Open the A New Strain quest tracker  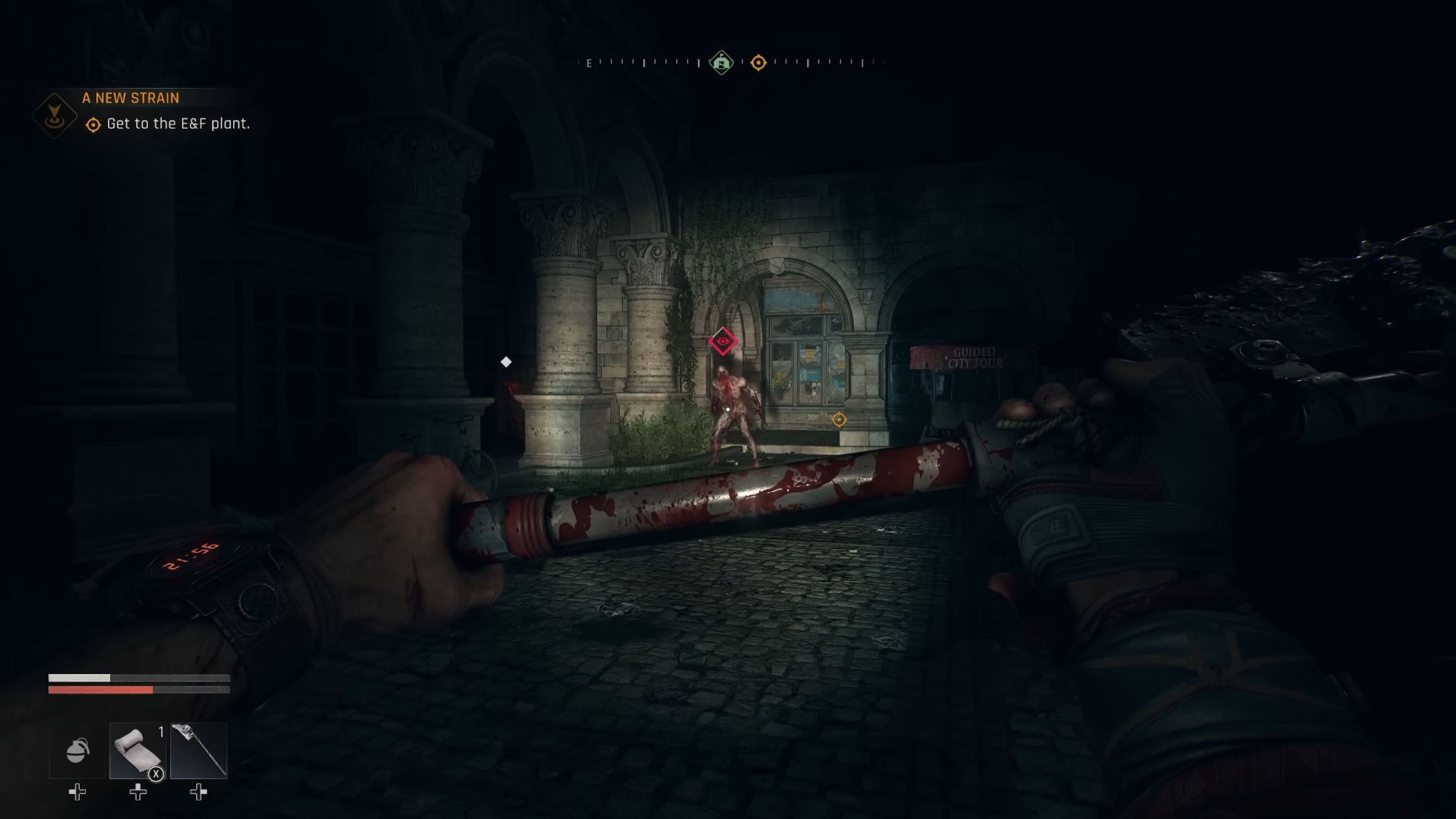coord(131,98)
